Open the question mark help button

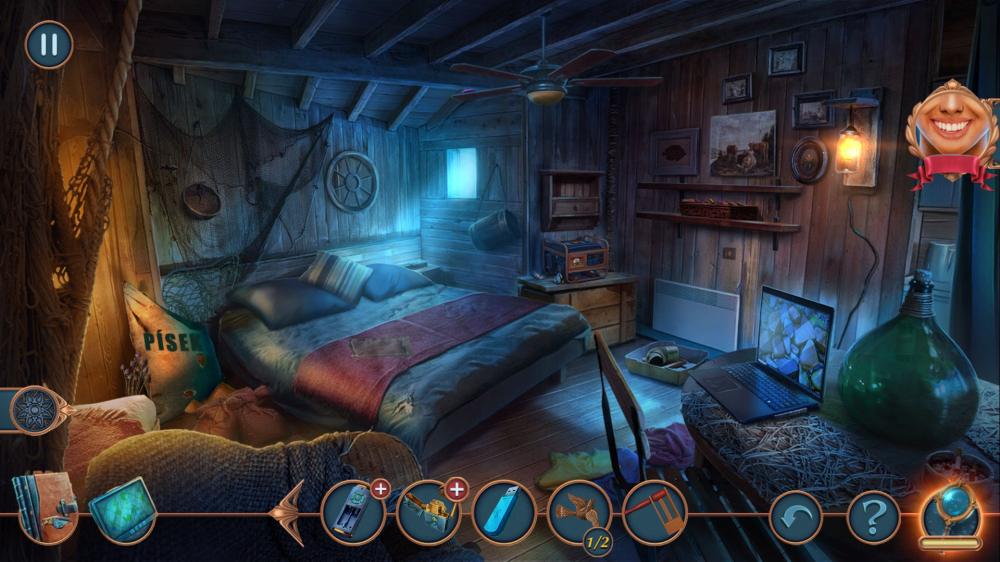coord(873,517)
